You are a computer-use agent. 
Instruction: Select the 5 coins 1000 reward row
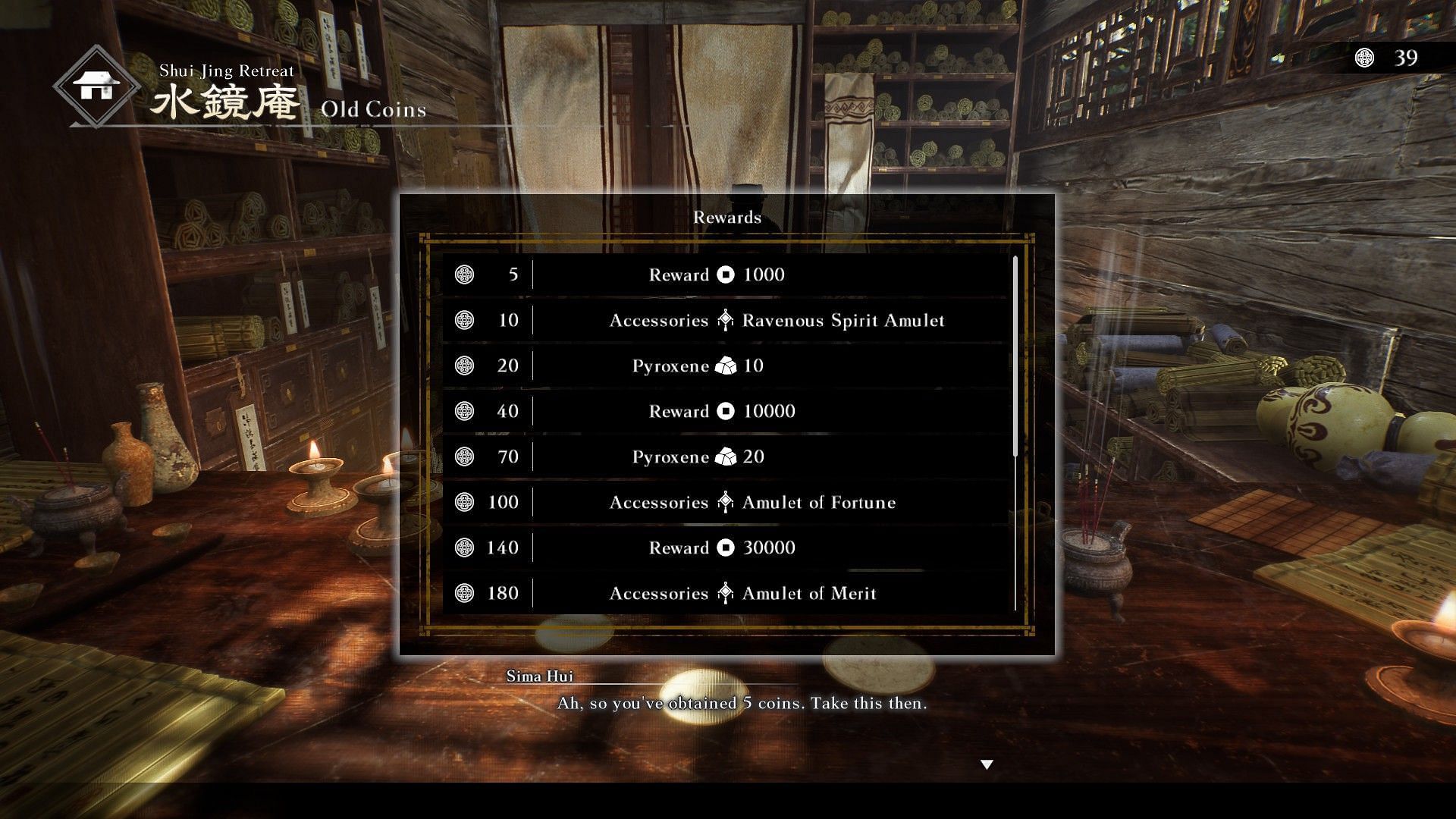[x=726, y=275]
